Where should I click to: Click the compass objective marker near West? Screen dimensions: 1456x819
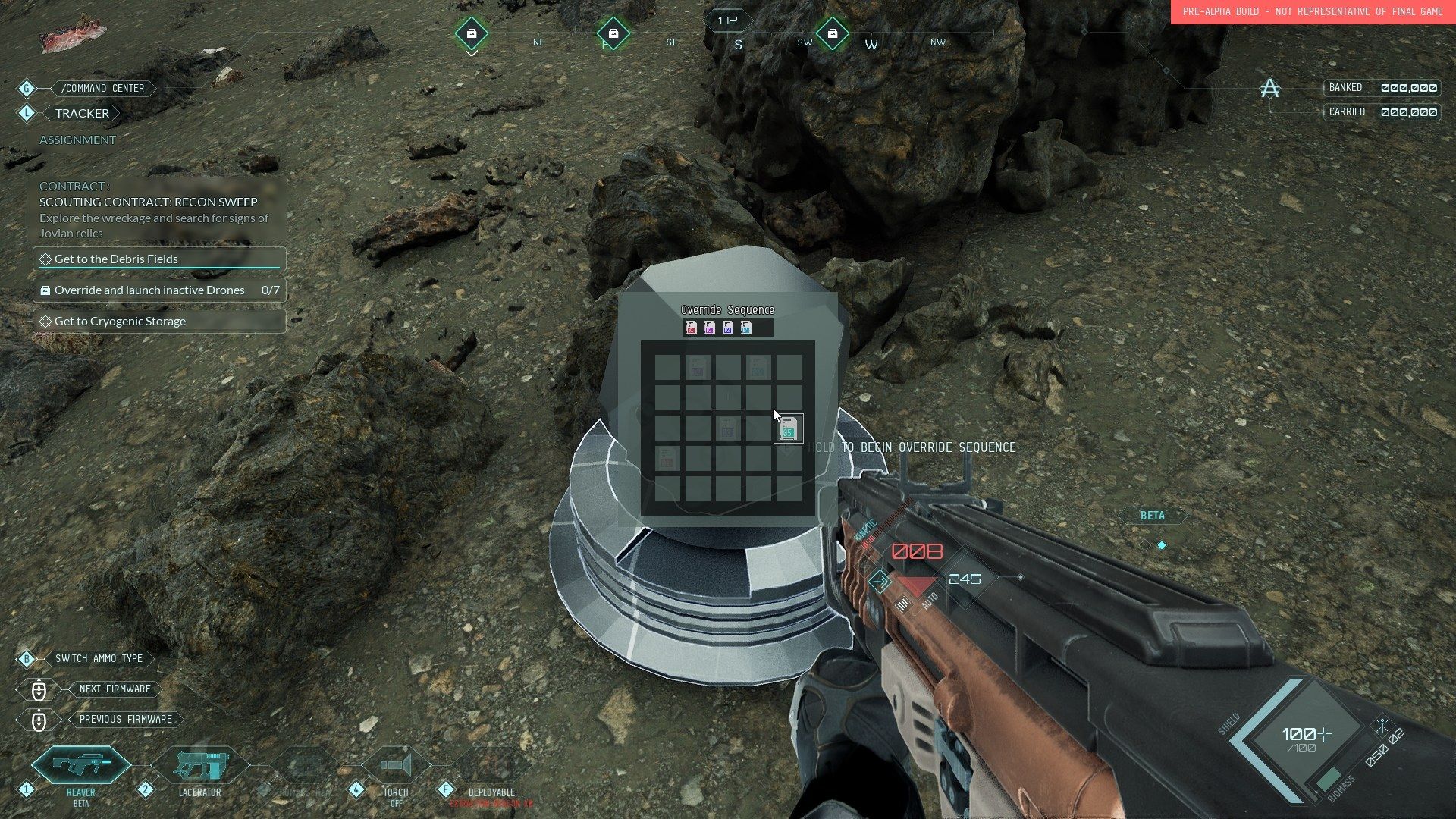click(833, 33)
